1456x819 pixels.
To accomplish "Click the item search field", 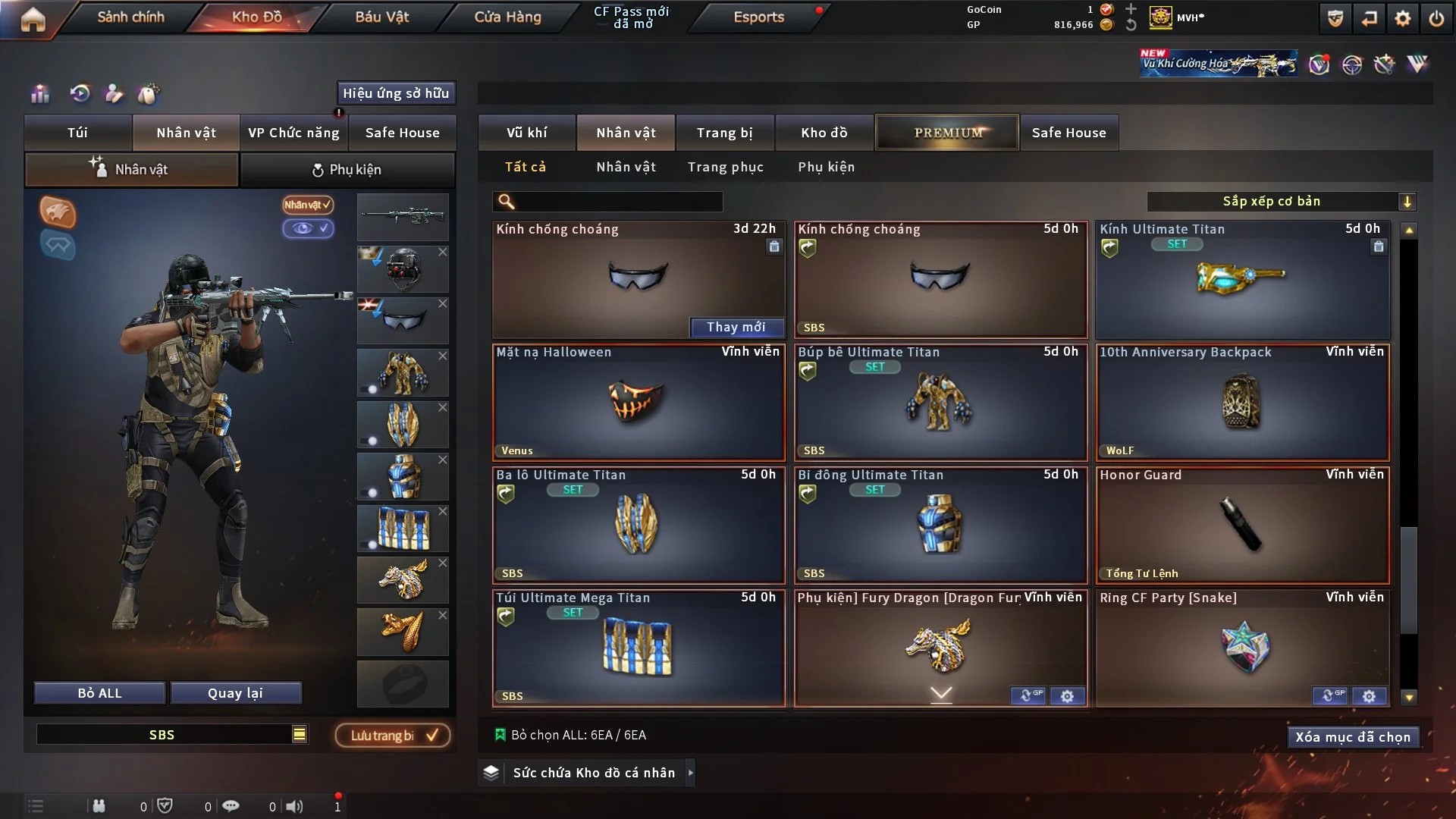I will tap(618, 202).
